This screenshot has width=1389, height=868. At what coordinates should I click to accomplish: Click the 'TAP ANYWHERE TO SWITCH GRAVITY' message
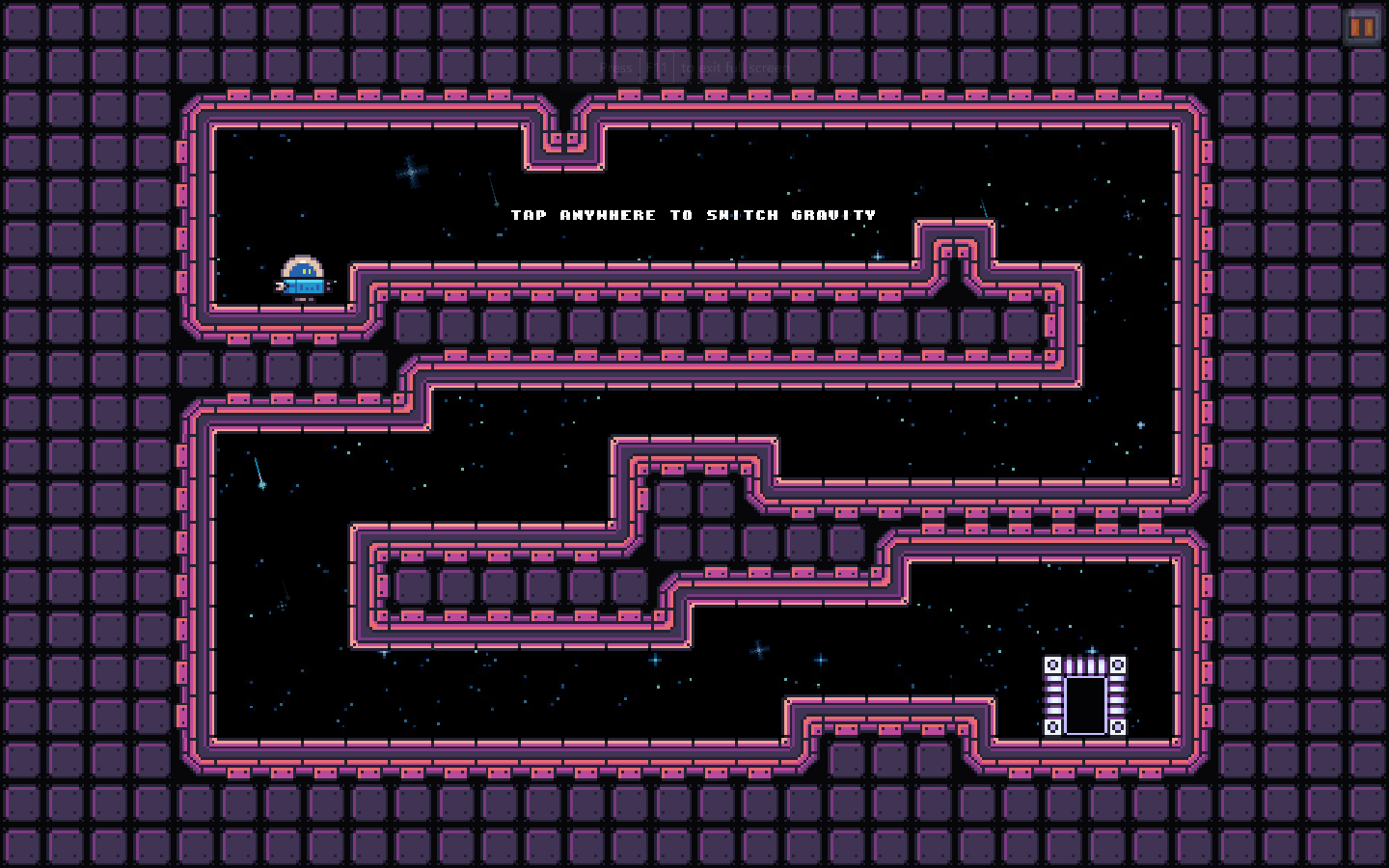pyautogui.click(x=694, y=214)
